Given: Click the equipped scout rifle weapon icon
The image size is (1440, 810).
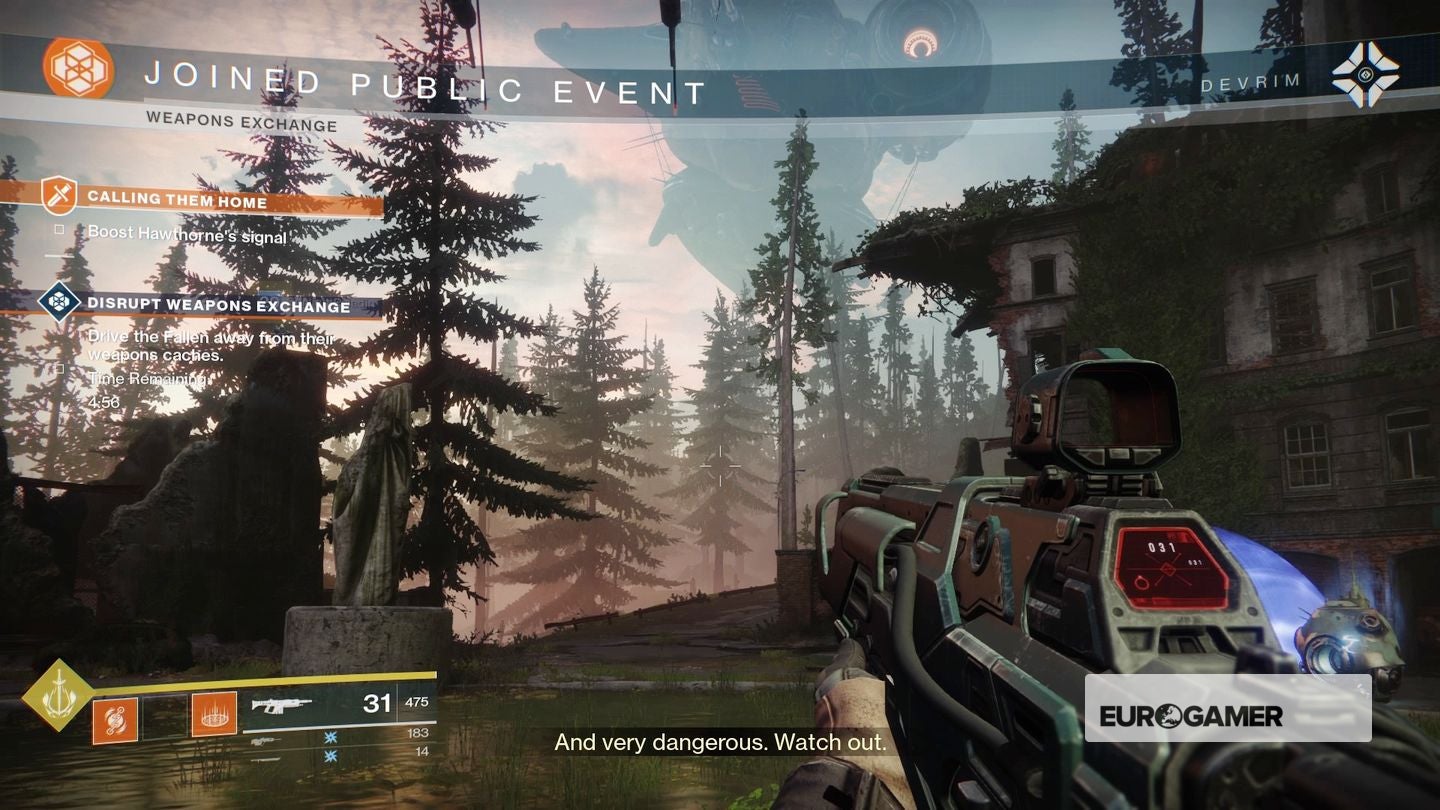Looking at the screenshot, I should (280, 703).
